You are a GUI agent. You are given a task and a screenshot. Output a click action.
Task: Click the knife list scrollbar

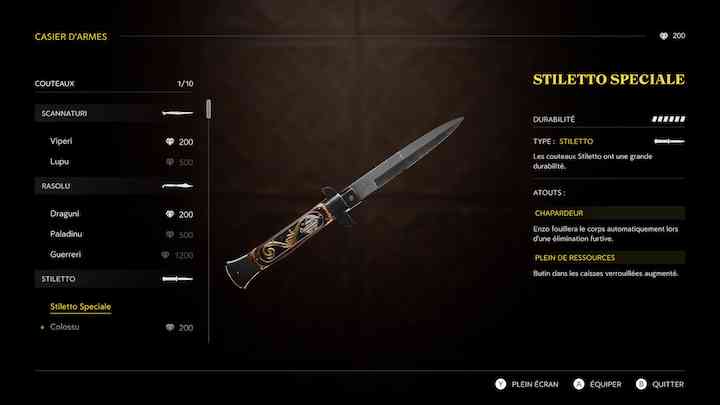(x=208, y=108)
